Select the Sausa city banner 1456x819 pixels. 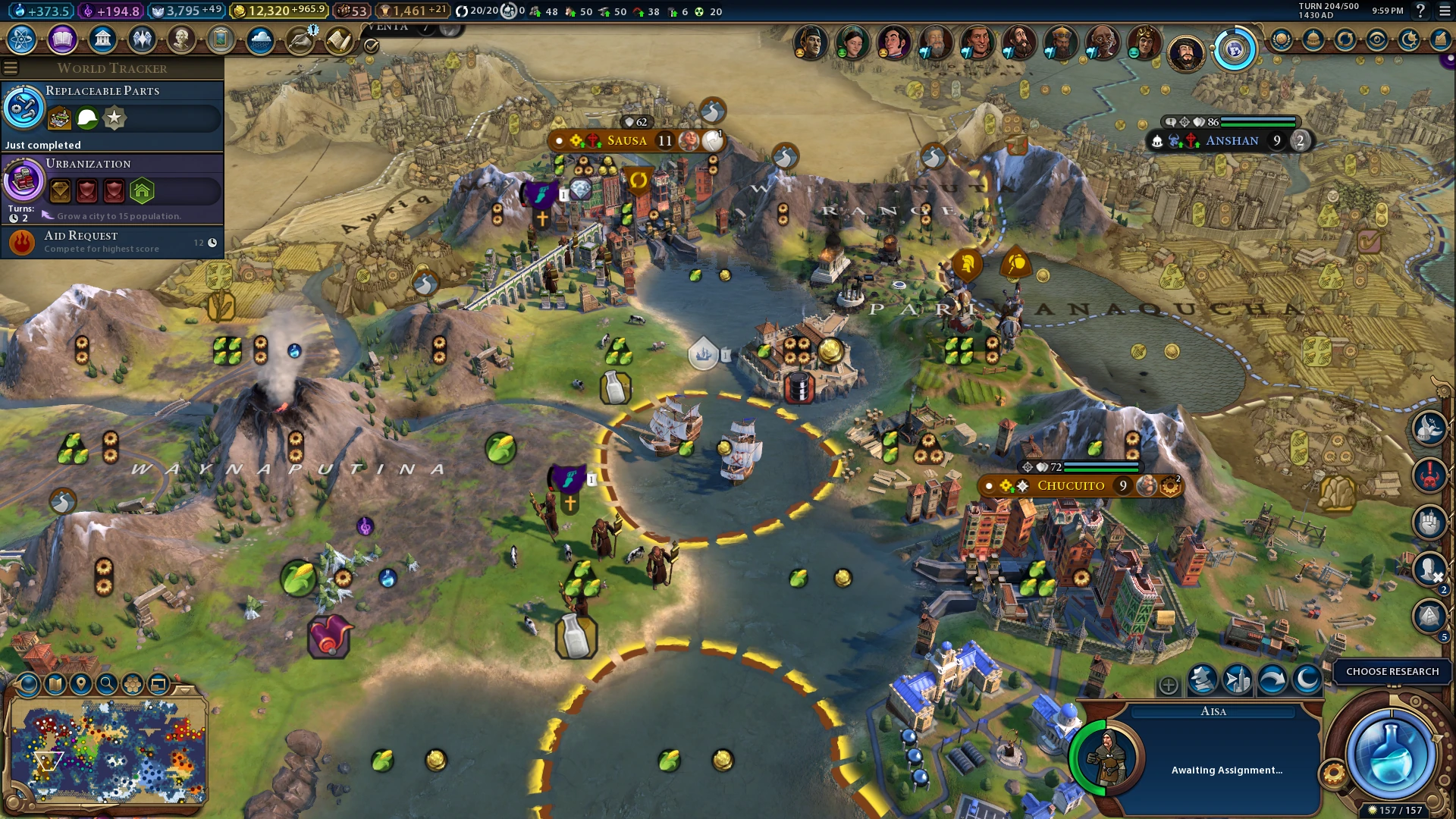click(627, 140)
